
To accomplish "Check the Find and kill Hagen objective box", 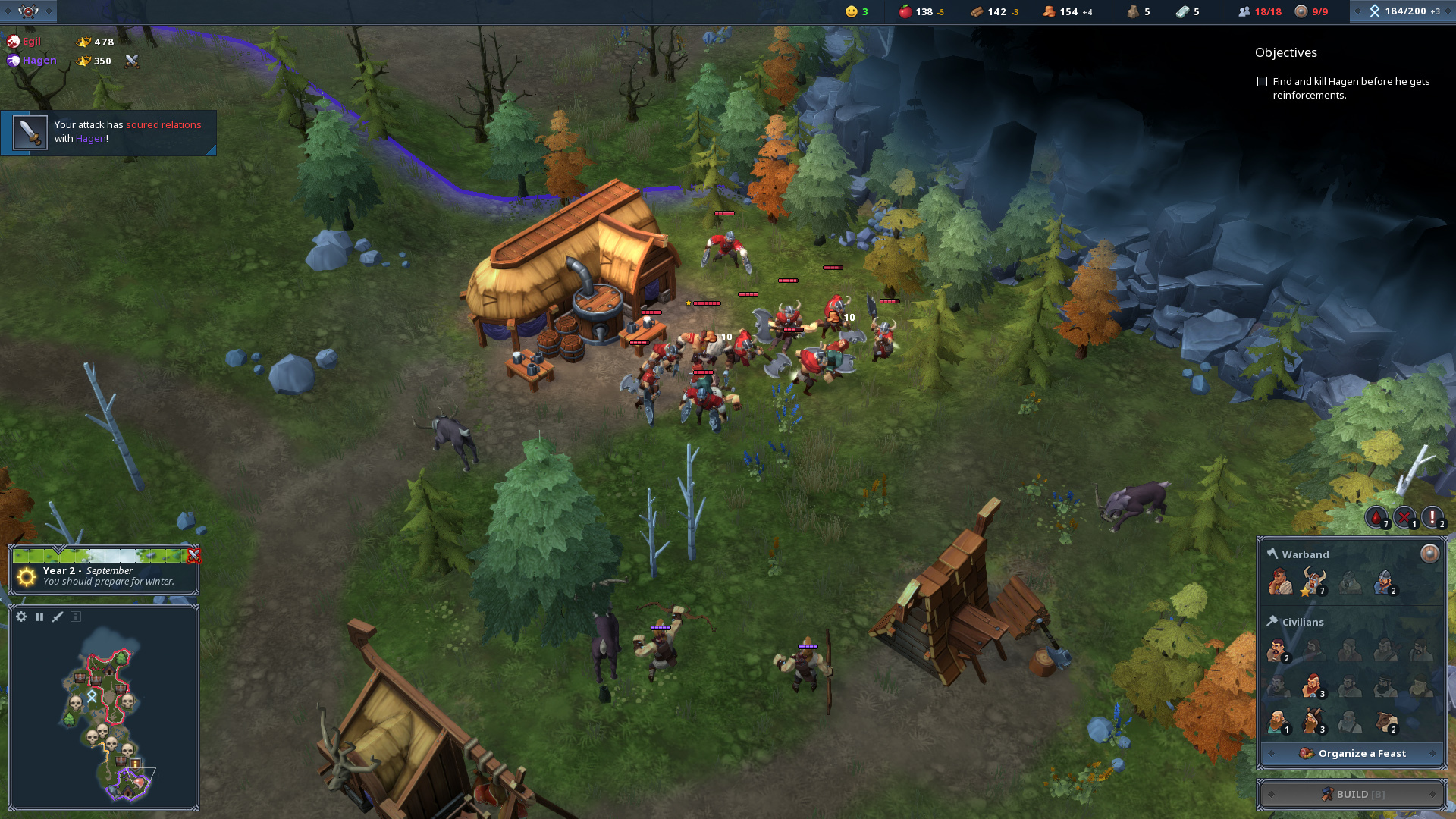I will coord(1261,80).
